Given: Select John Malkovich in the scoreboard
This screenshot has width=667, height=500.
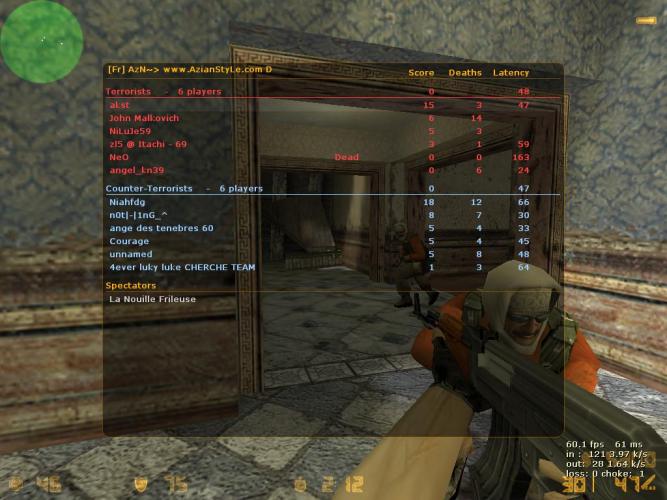Looking at the screenshot, I should tap(143, 118).
